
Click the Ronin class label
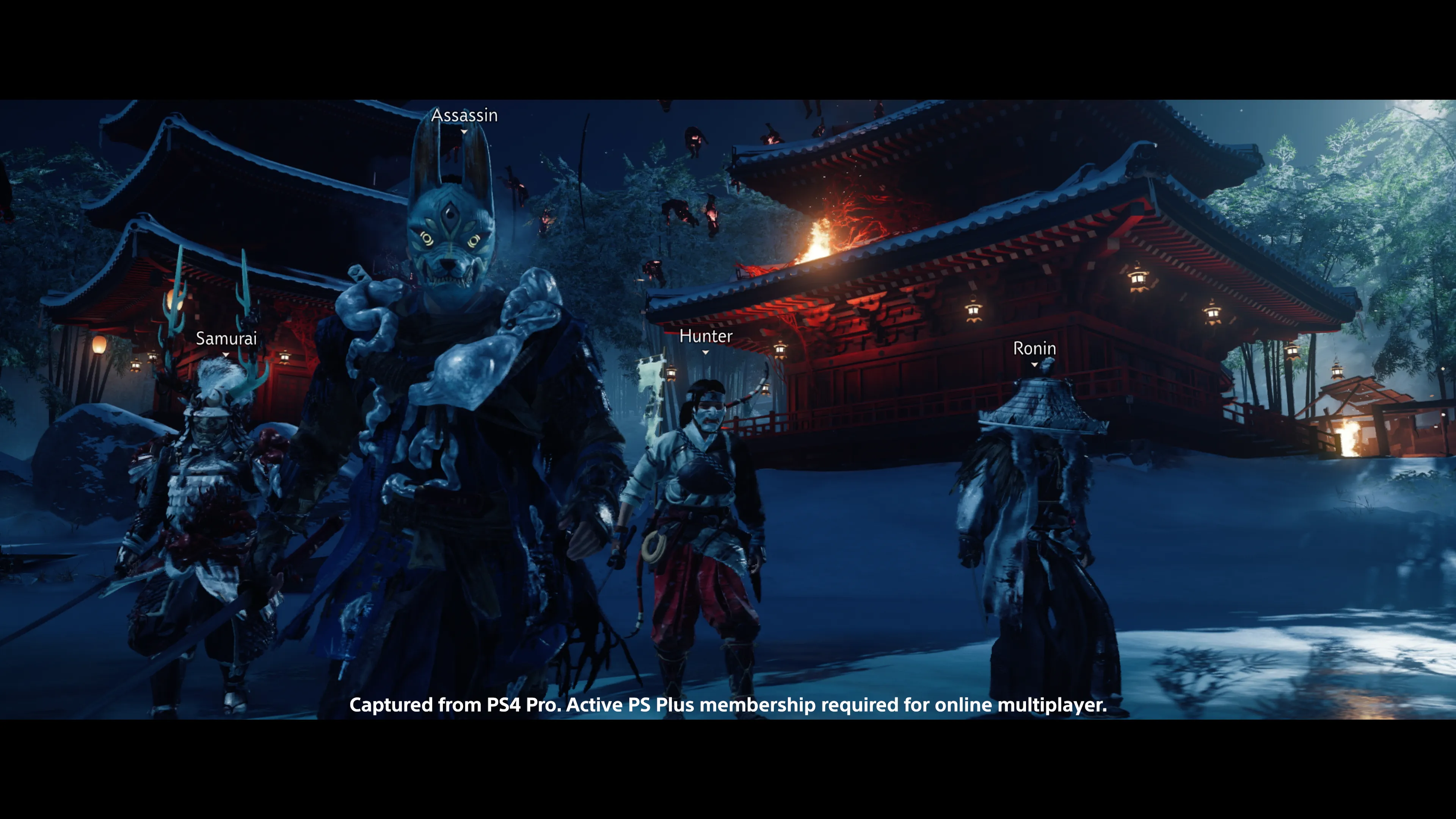coord(1034,348)
